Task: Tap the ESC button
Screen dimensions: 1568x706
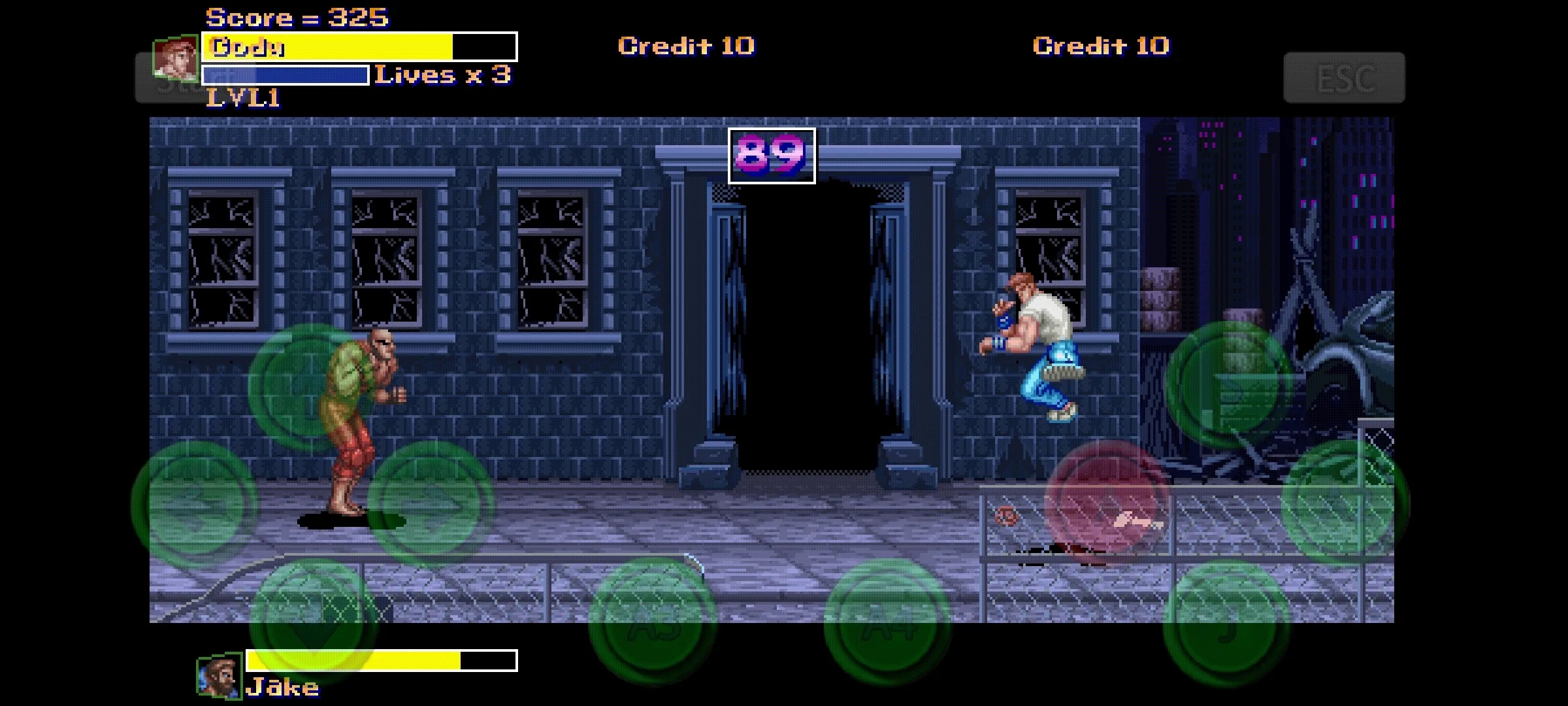Action: coord(1344,78)
